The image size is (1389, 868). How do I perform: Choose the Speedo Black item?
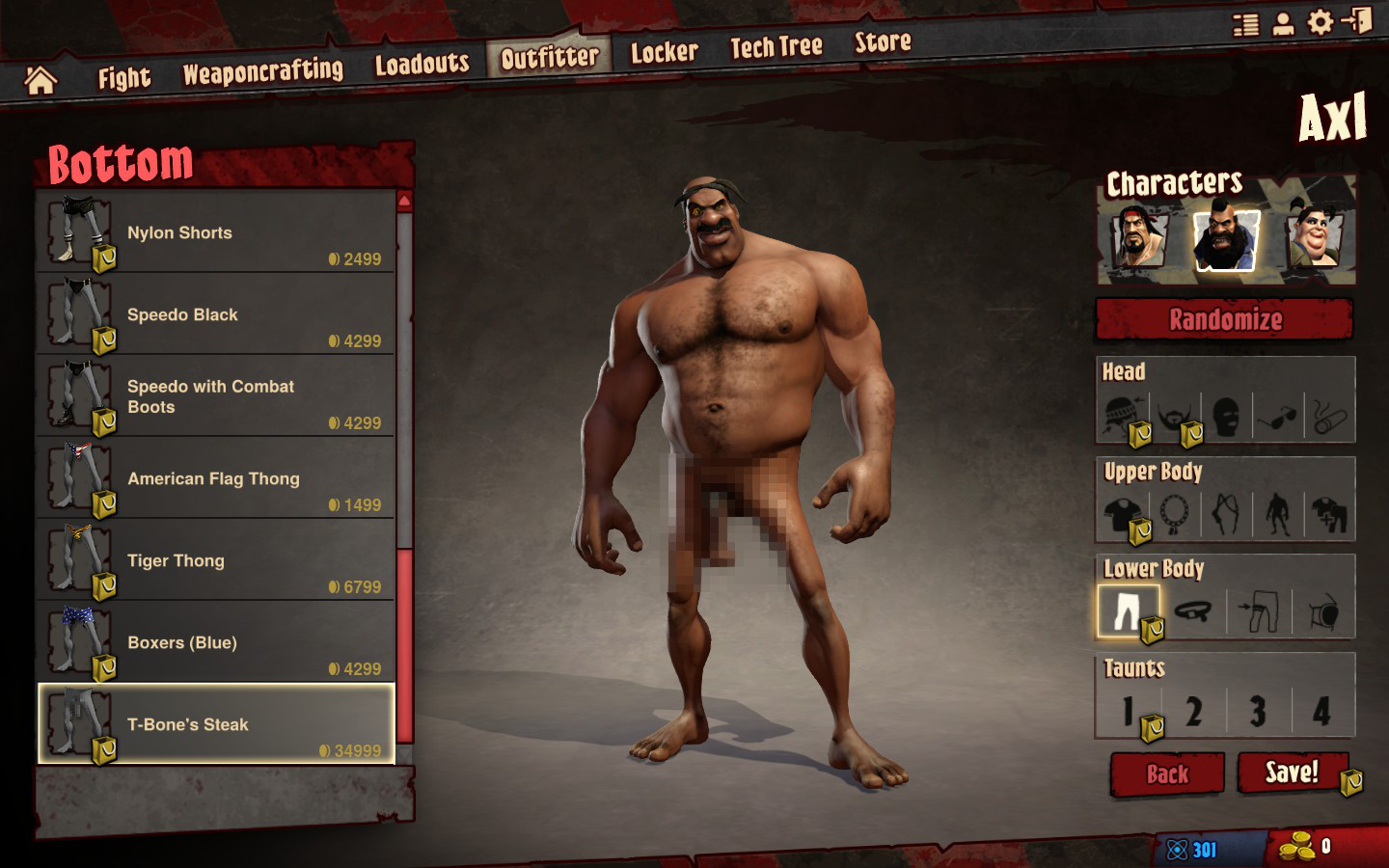(216, 314)
